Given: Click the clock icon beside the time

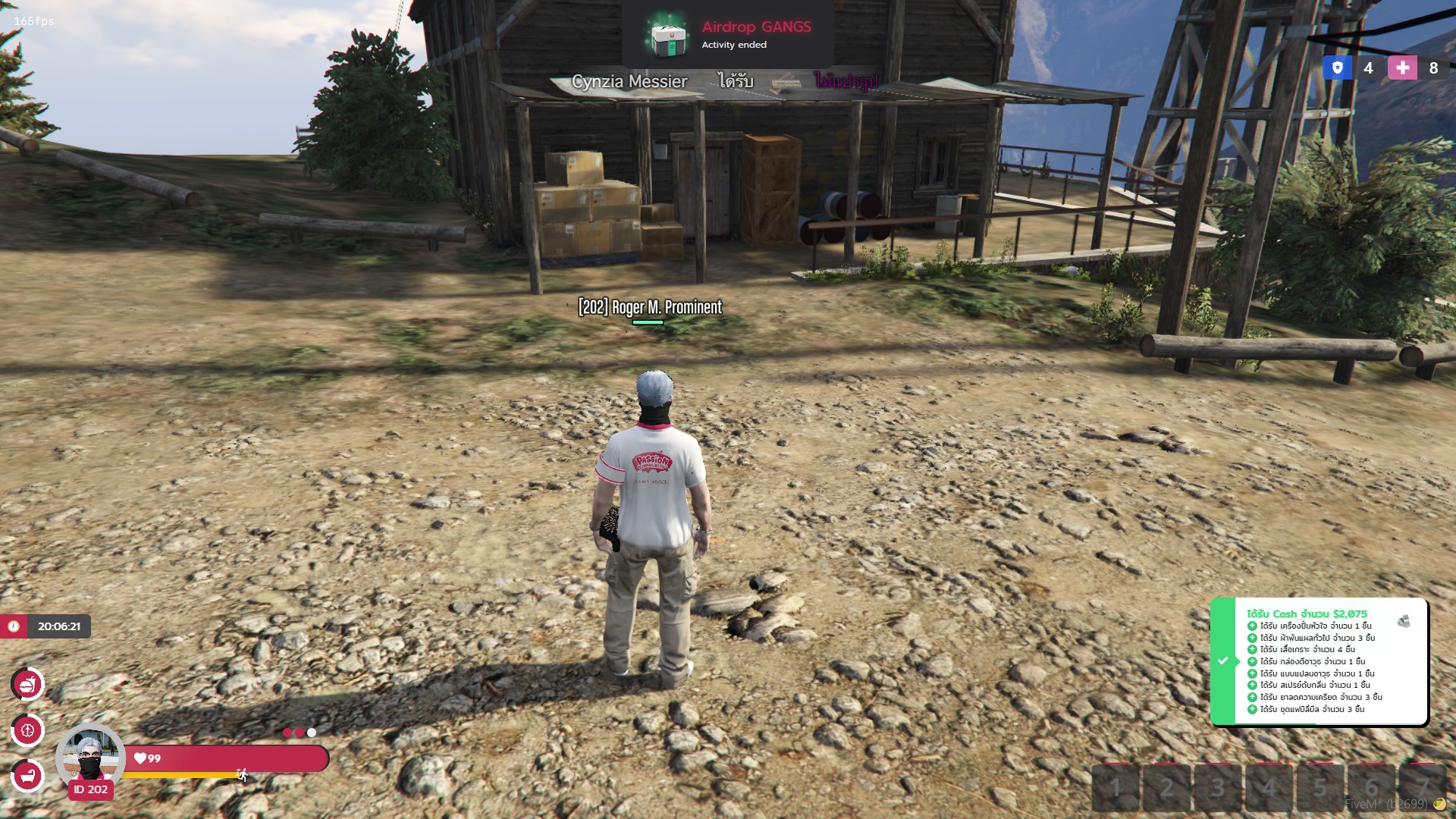Looking at the screenshot, I should pyautogui.click(x=14, y=626).
